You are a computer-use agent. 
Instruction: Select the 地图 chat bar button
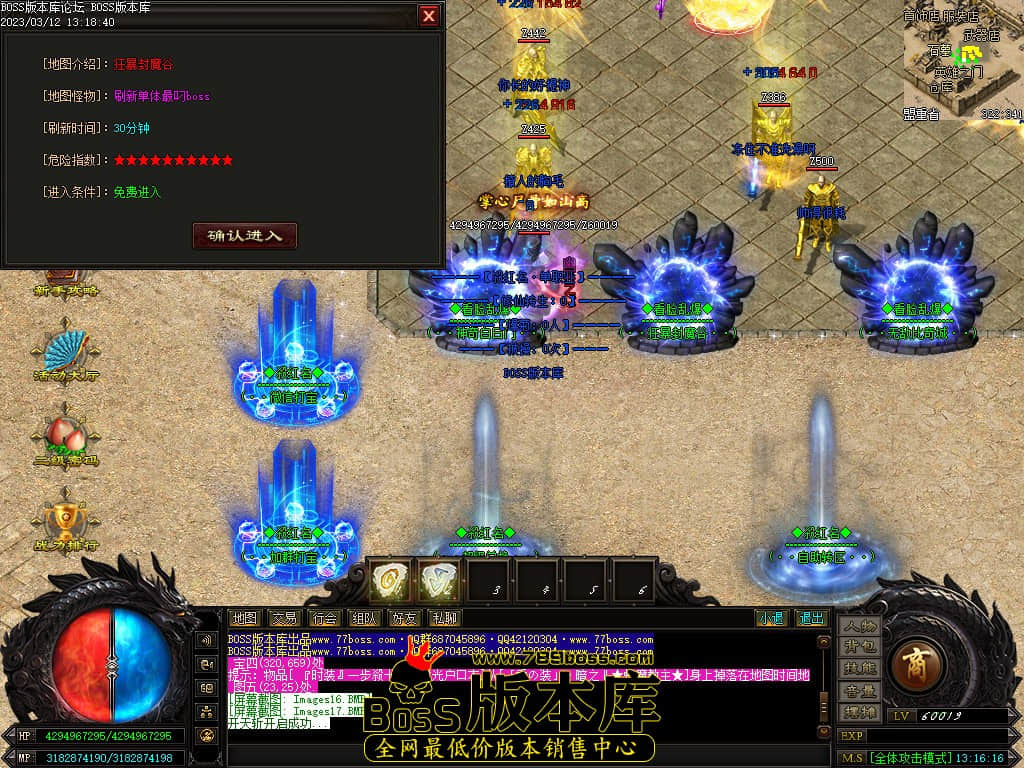tap(244, 618)
